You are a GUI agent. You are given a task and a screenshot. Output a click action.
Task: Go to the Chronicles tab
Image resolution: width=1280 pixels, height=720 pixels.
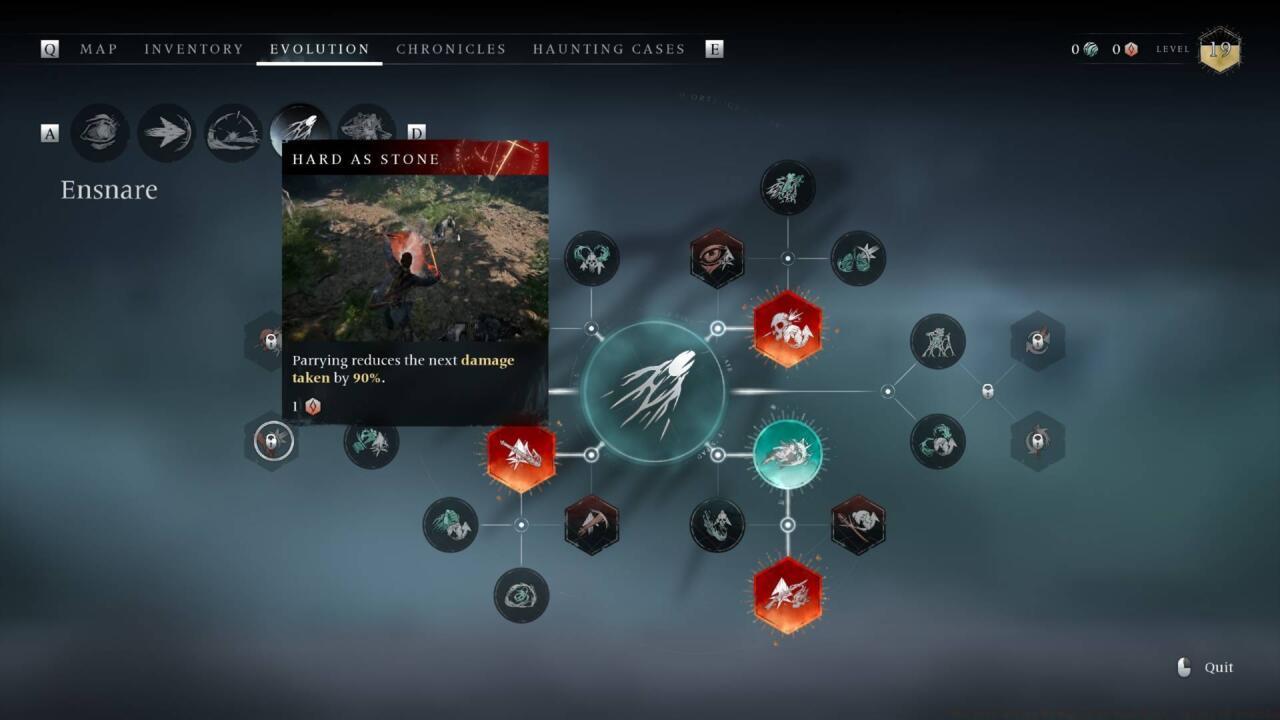451,49
